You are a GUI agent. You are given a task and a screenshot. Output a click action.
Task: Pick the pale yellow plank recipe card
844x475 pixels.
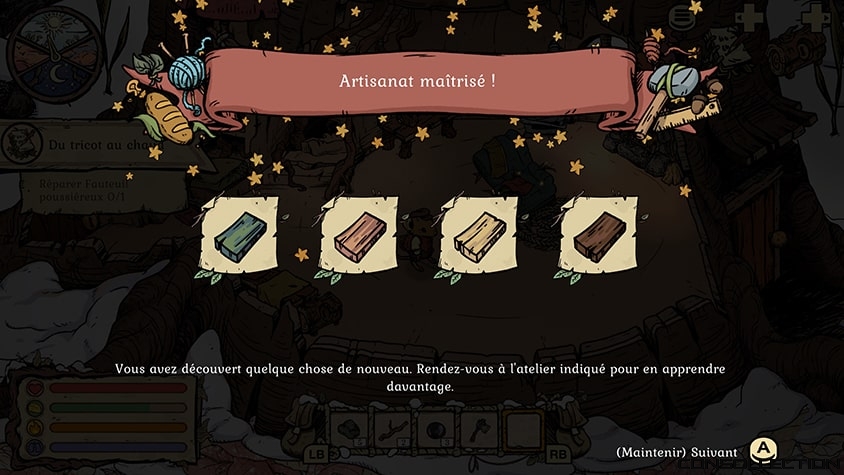[x=479, y=236]
